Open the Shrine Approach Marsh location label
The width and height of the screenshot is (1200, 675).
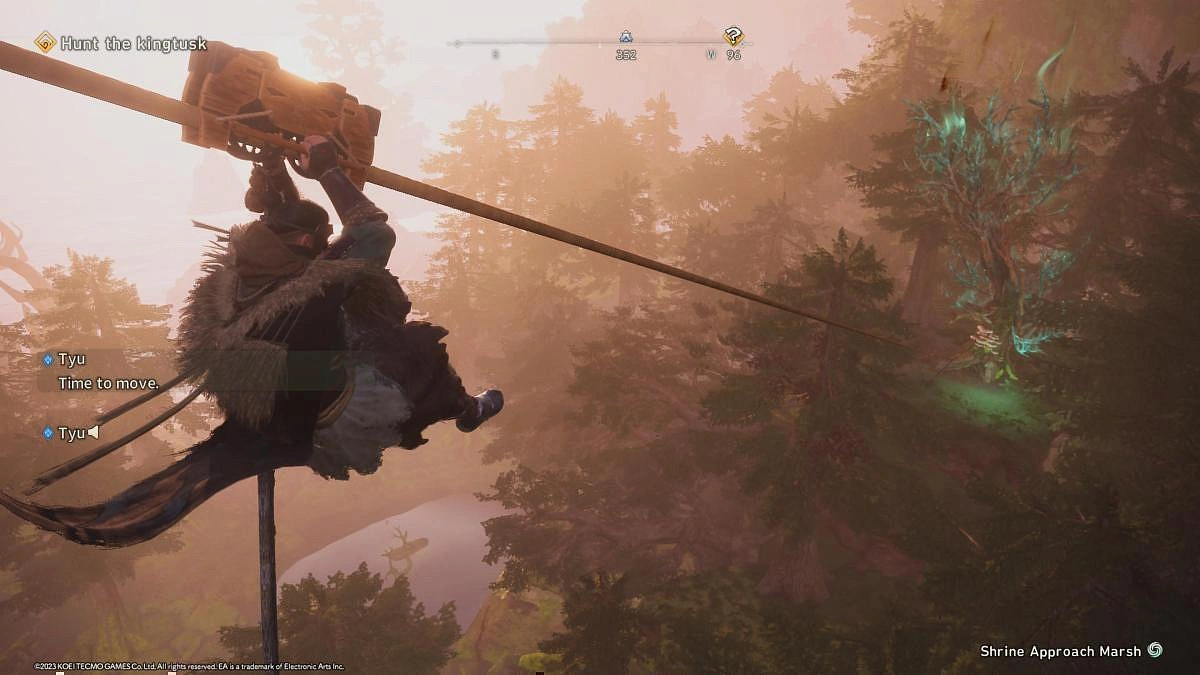[x=1060, y=651]
